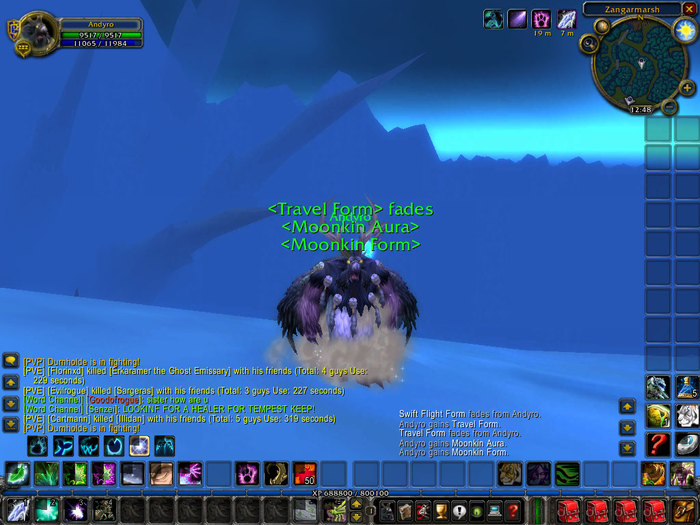
Task: Click the Zangarmarsh zone name header
Action: click(630, 9)
